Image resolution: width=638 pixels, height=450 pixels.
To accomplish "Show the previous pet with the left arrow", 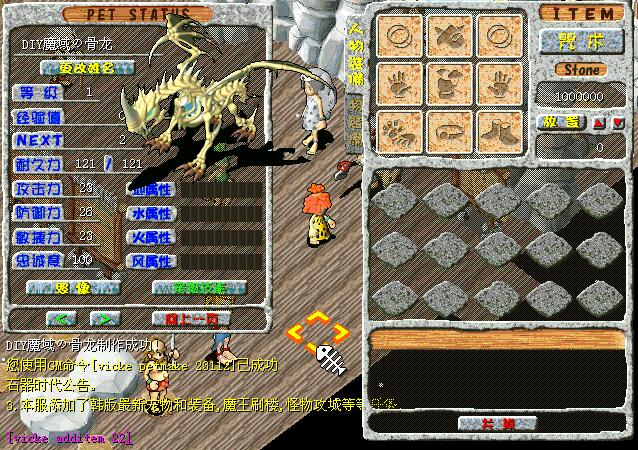I will coord(63,318).
